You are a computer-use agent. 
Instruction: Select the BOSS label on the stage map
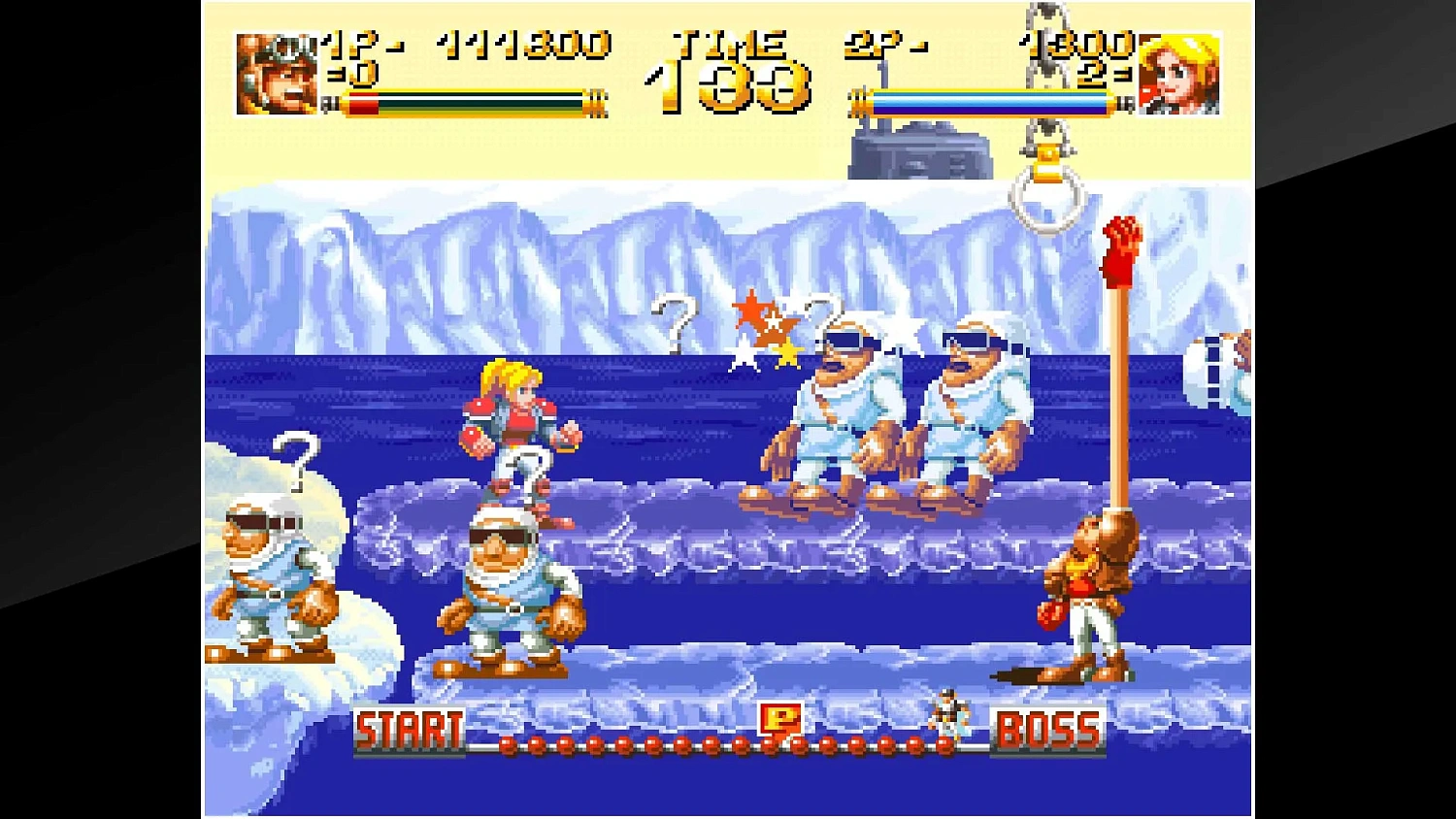(x=1050, y=728)
